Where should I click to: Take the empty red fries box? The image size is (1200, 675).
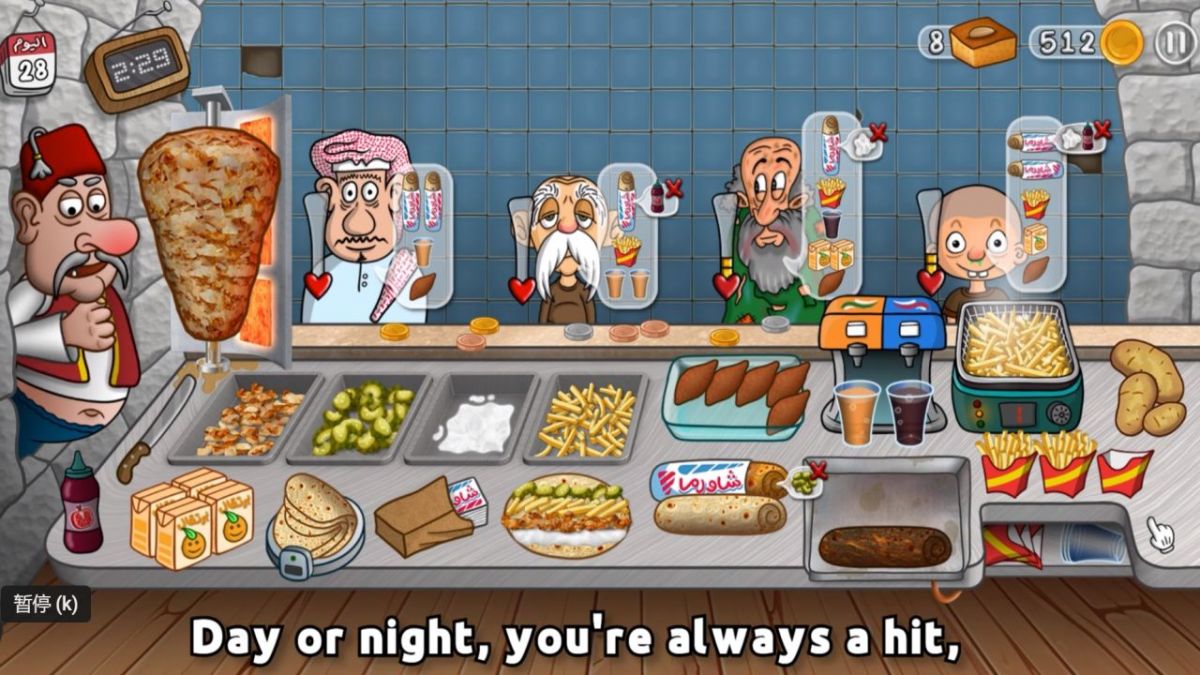pyautogui.click(x=1124, y=472)
